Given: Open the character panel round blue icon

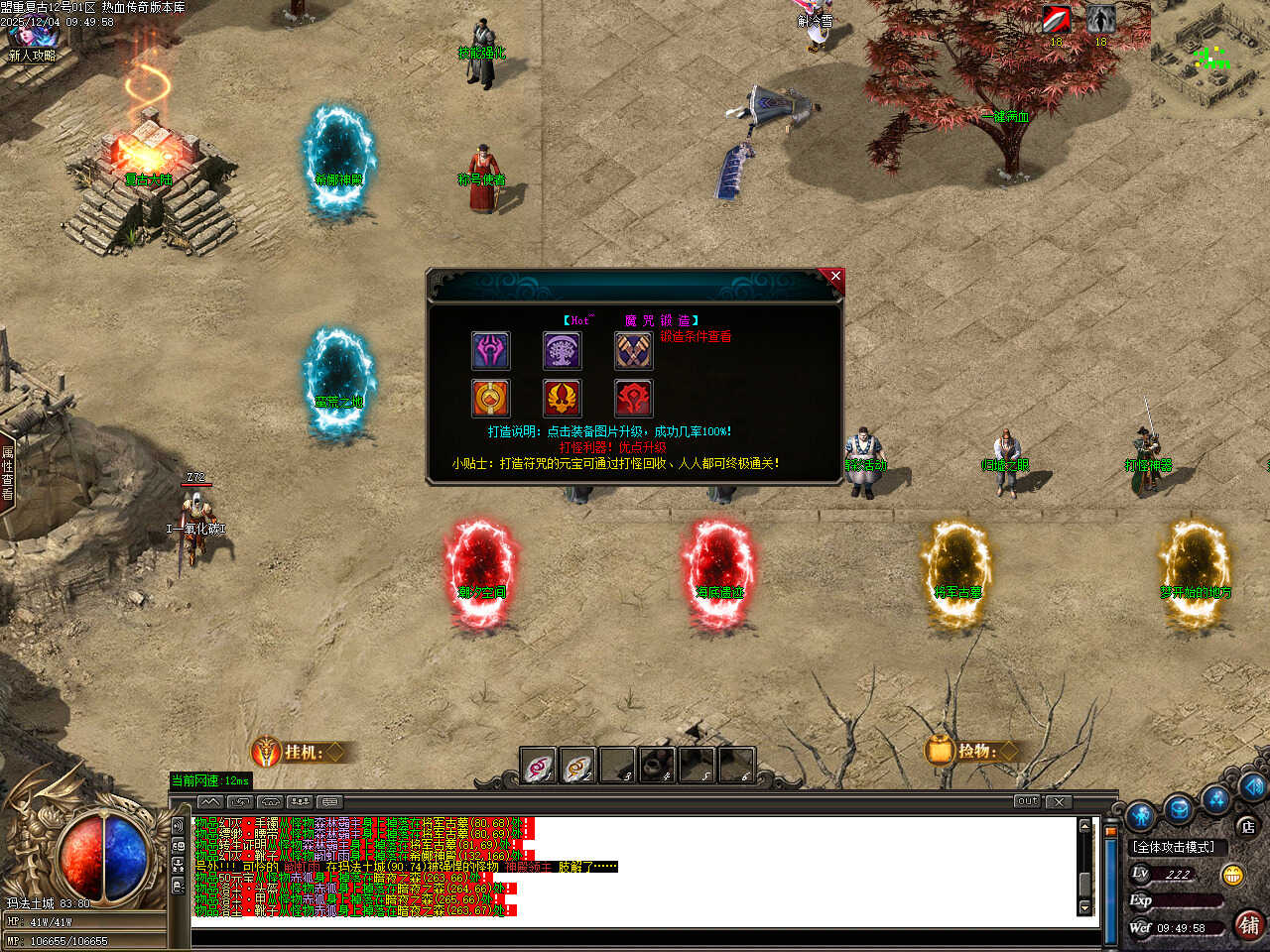Looking at the screenshot, I should click(1142, 816).
